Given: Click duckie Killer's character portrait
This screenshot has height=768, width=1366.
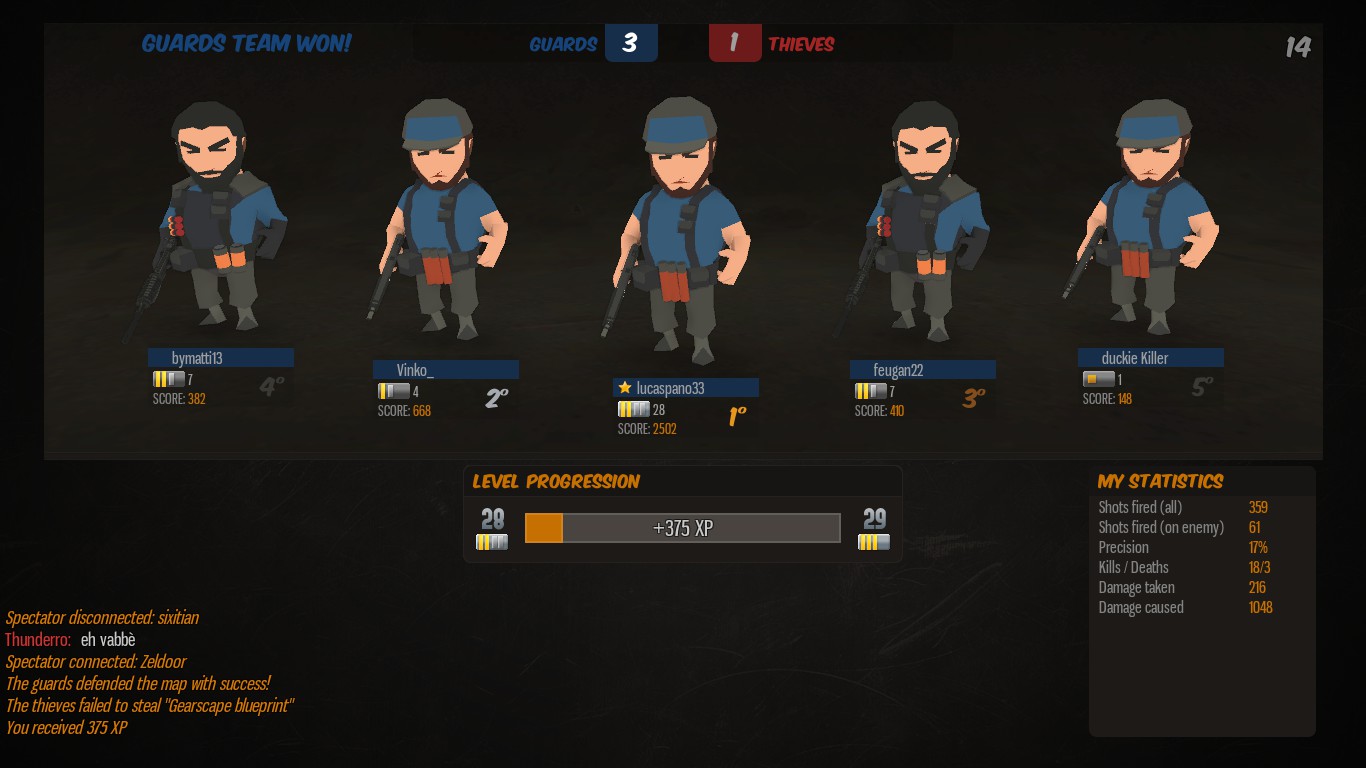Looking at the screenshot, I should coord(1152,220).
